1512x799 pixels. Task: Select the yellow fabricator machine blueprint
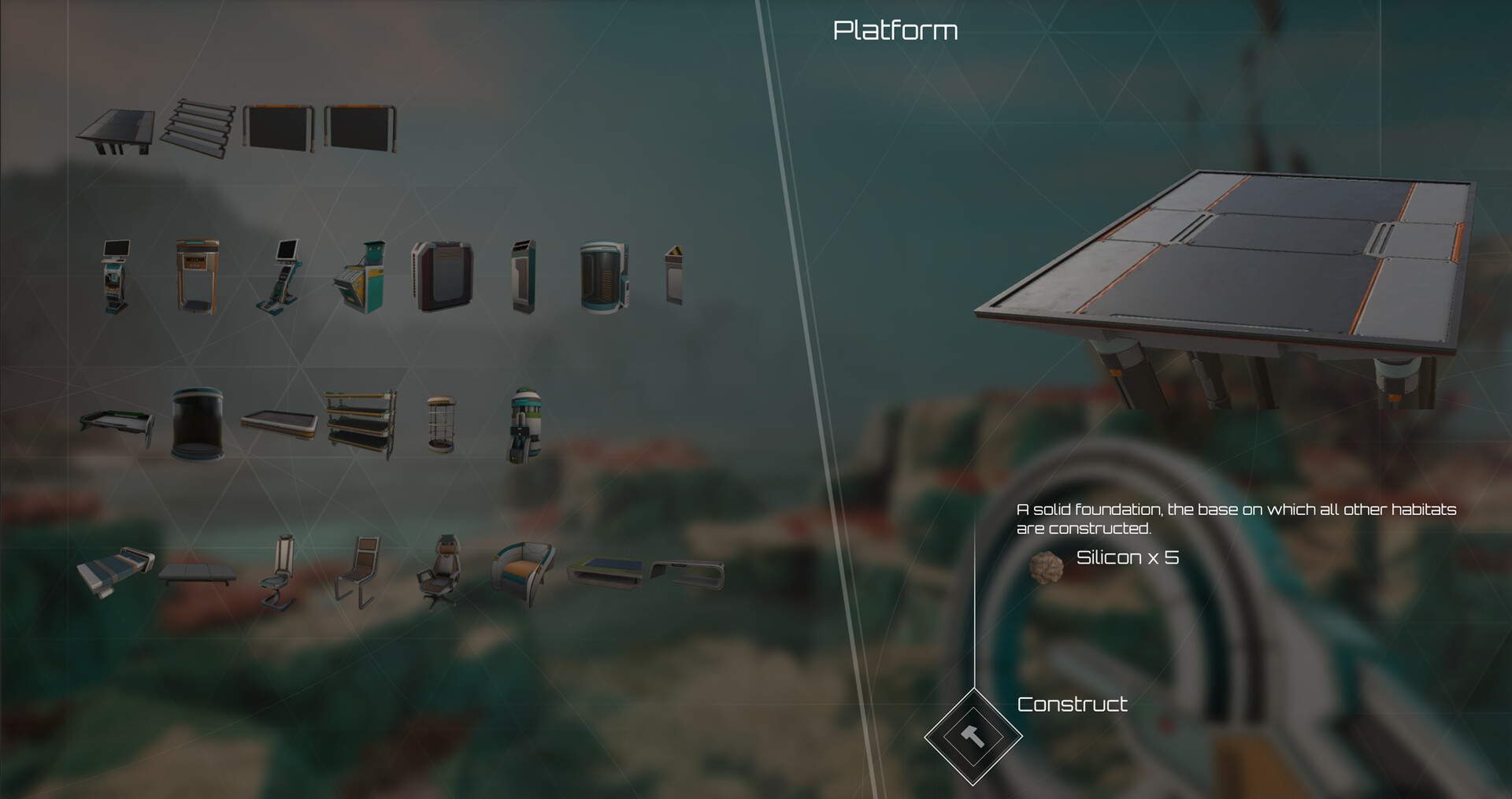pos(358,276)
